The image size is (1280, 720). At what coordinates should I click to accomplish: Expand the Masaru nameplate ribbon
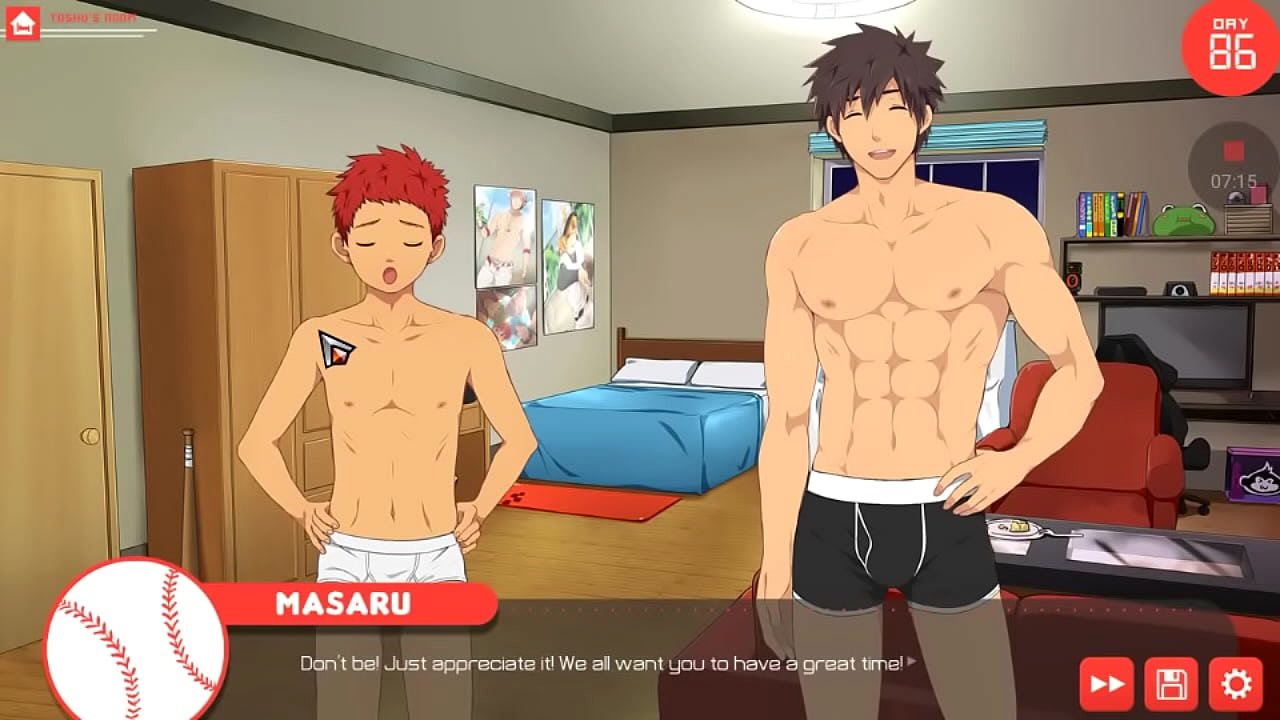[x=345, y=603]
